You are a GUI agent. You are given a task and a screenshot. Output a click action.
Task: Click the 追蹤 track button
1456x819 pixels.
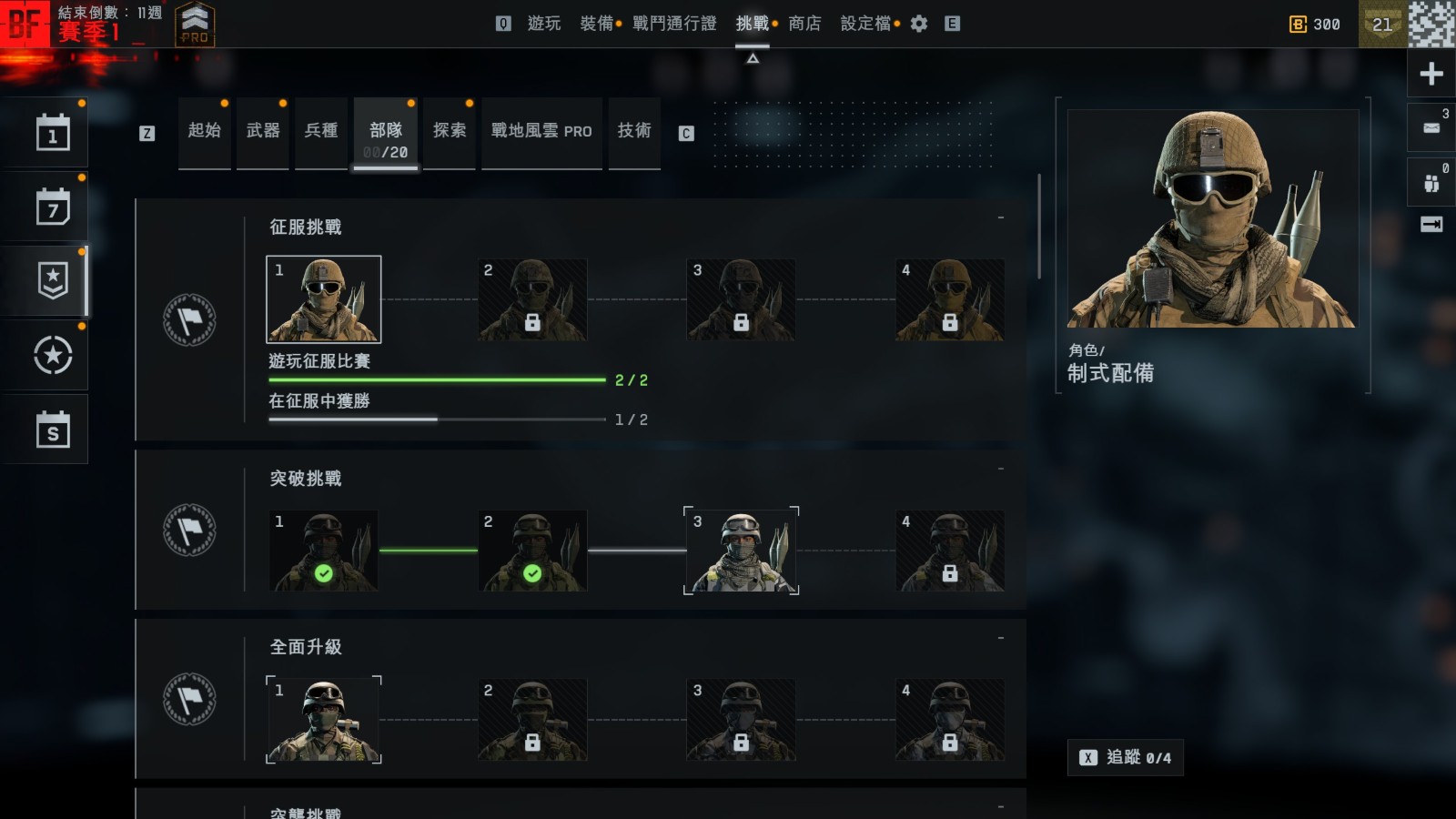tap(1126, 757)
